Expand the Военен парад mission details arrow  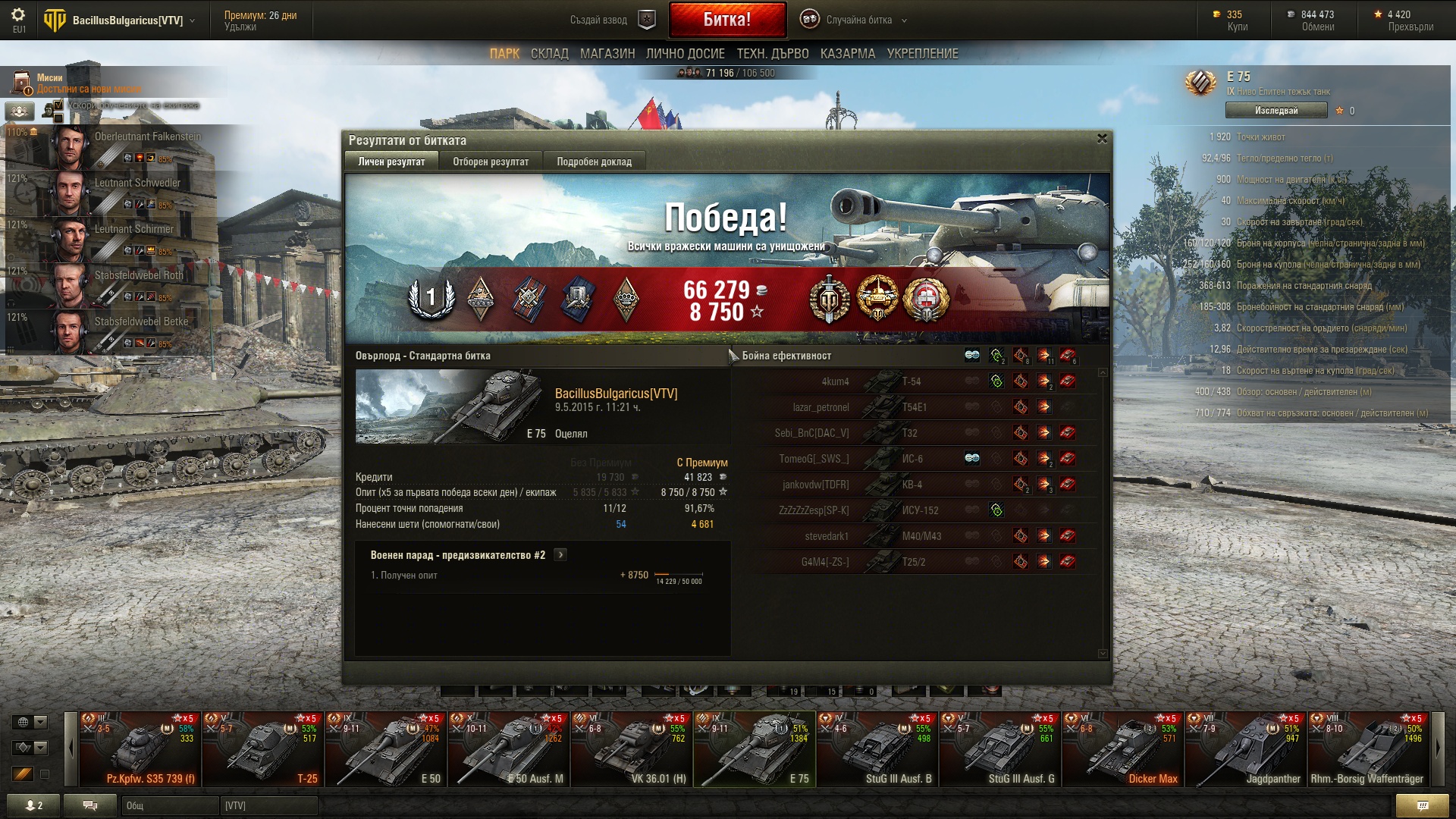click(x=560, y=555)
